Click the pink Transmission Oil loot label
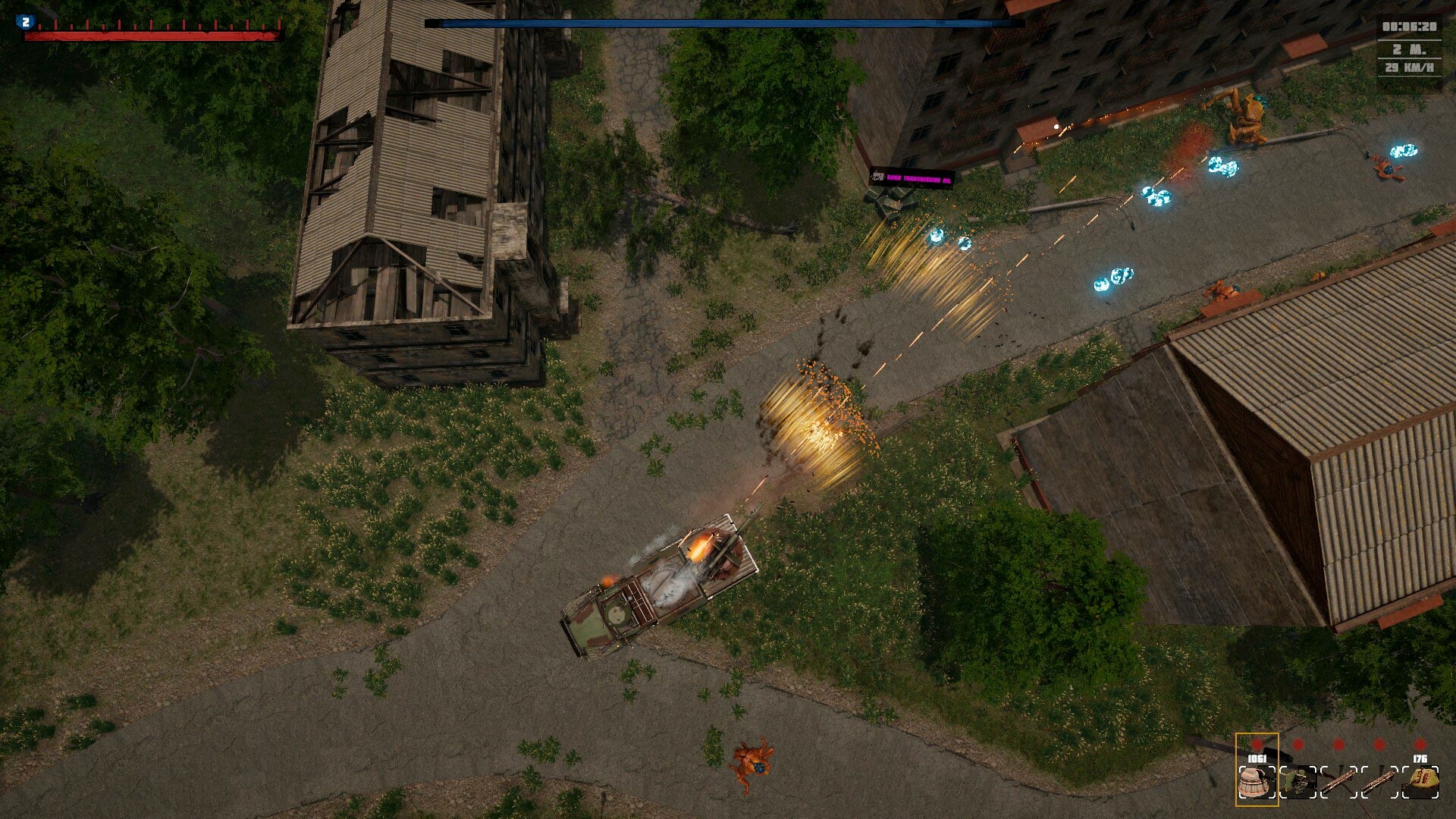 (x=911, y=180)
